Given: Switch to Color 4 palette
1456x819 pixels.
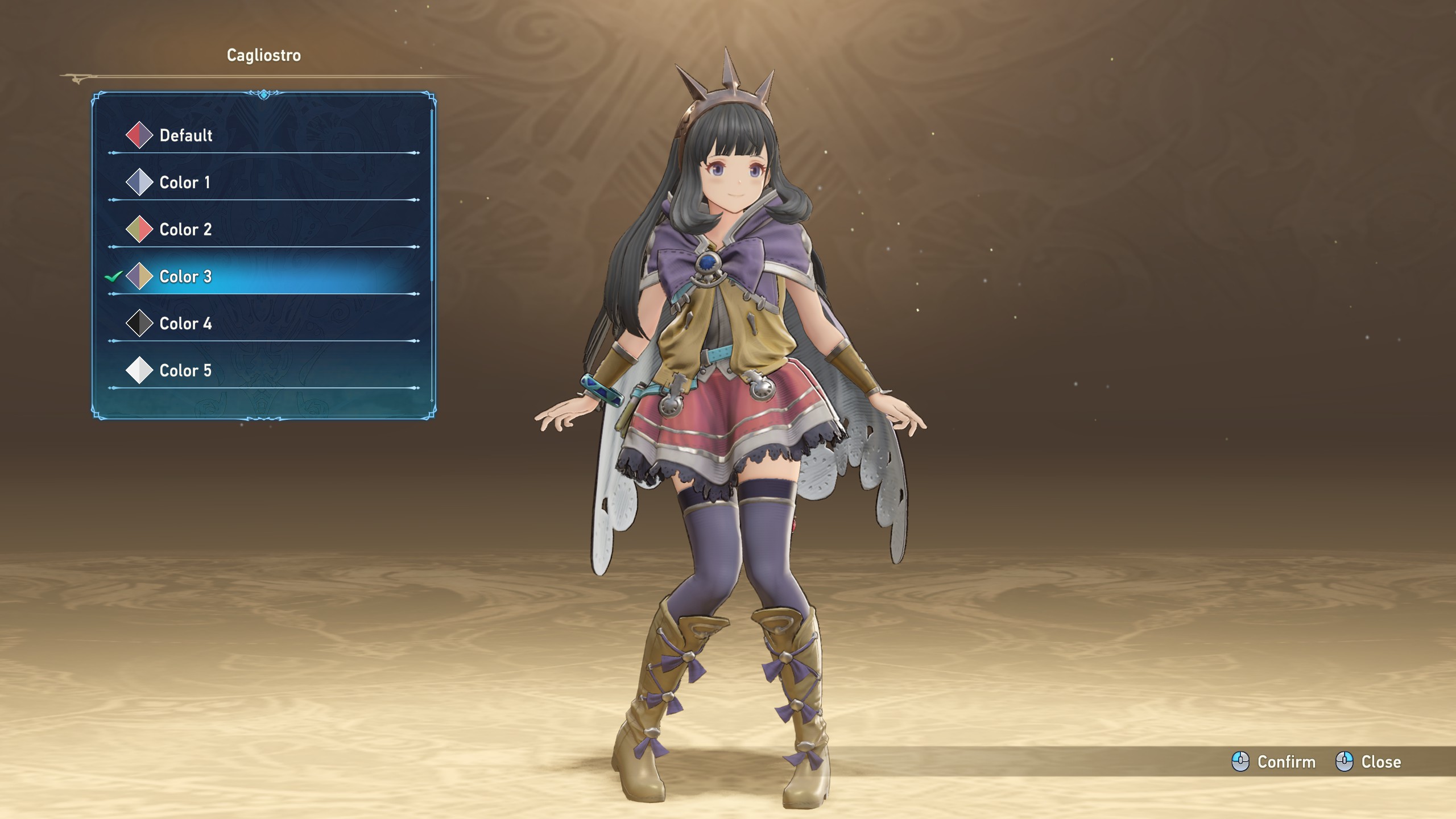Looking at the screenshot, I should pyautogui.click(x=185, y=324).
